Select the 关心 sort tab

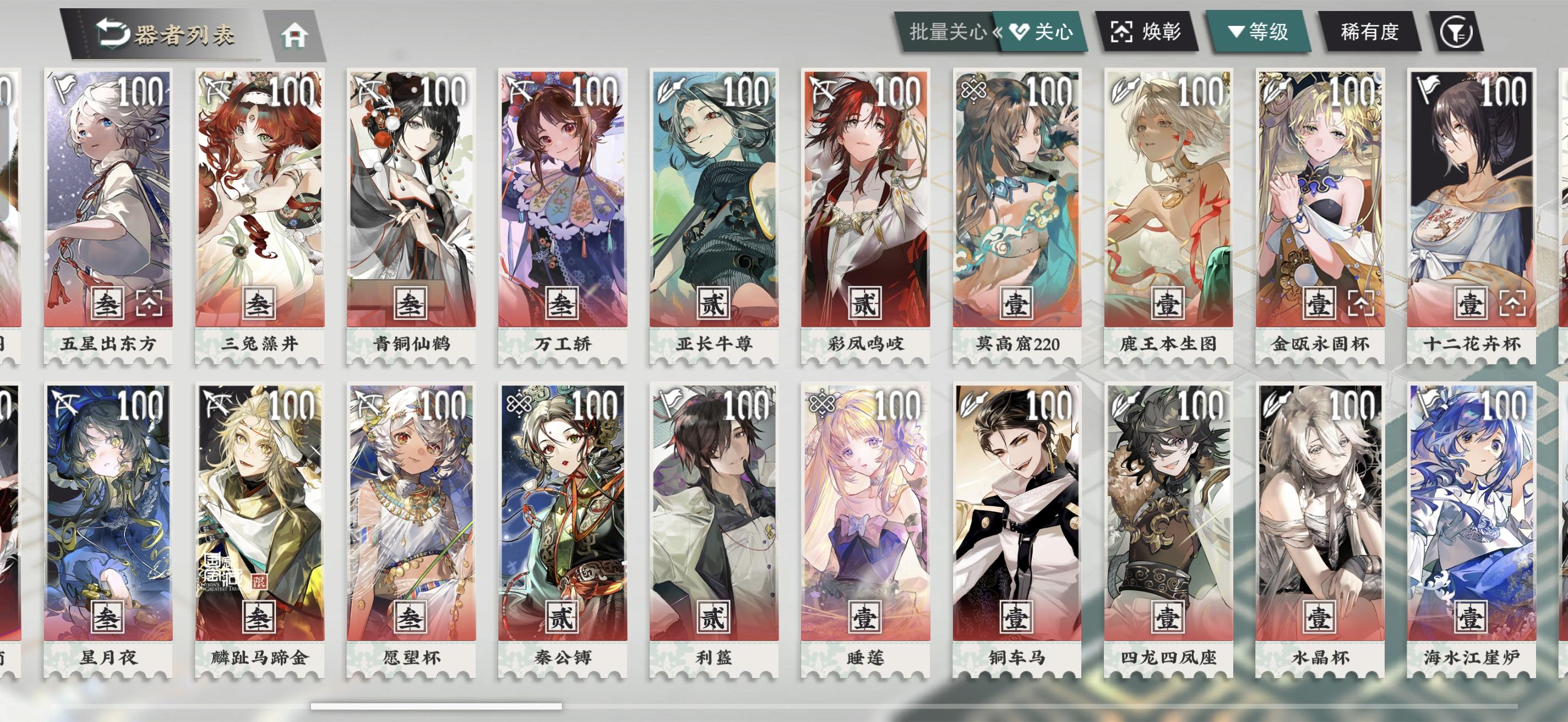pyautogui.click(x=1054, y=32)
